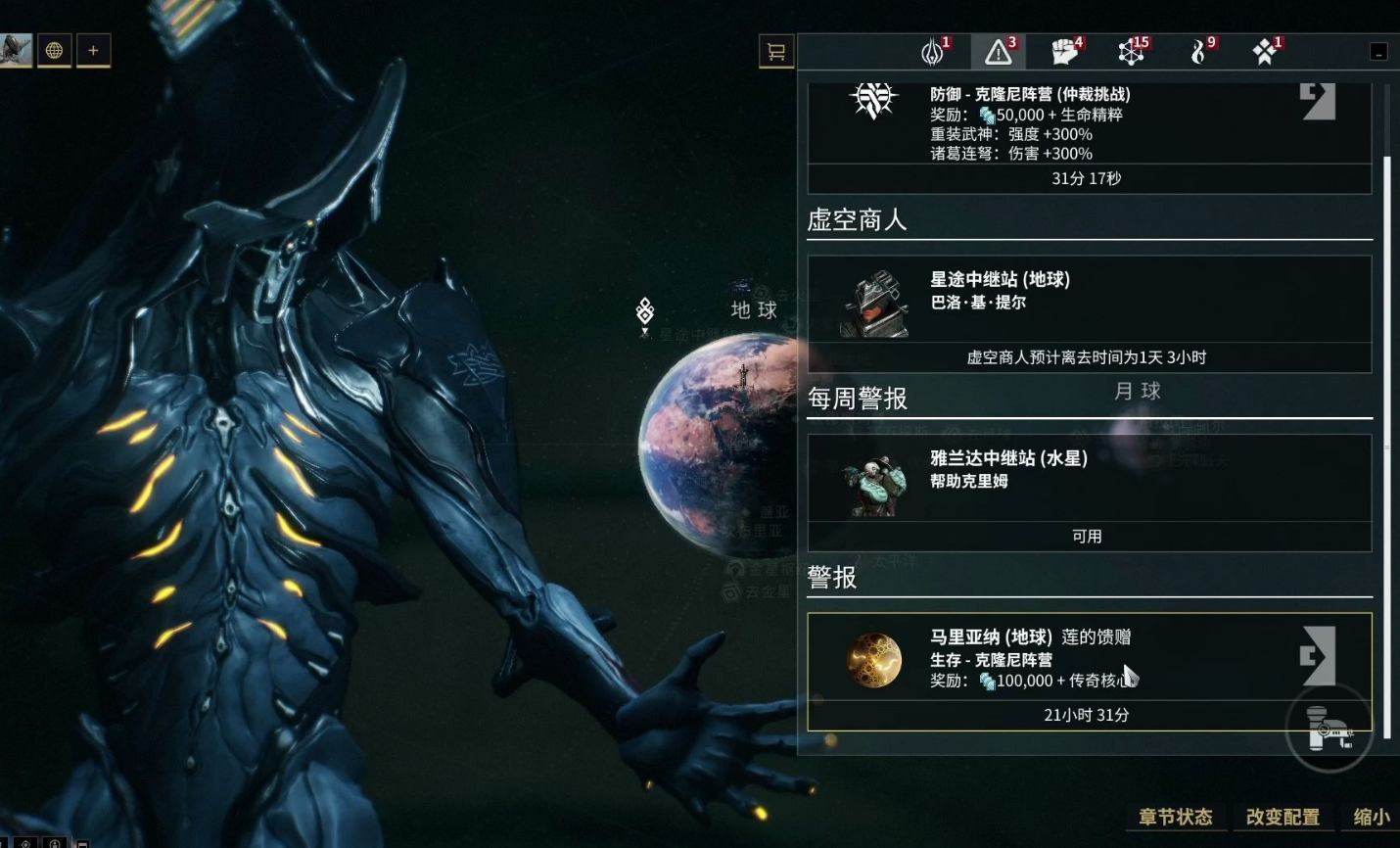This screenshot has height=848, width=1400.
Task: Open 章节状态 chapter status
Action: pyautogui.click(x=1175, y=817)
